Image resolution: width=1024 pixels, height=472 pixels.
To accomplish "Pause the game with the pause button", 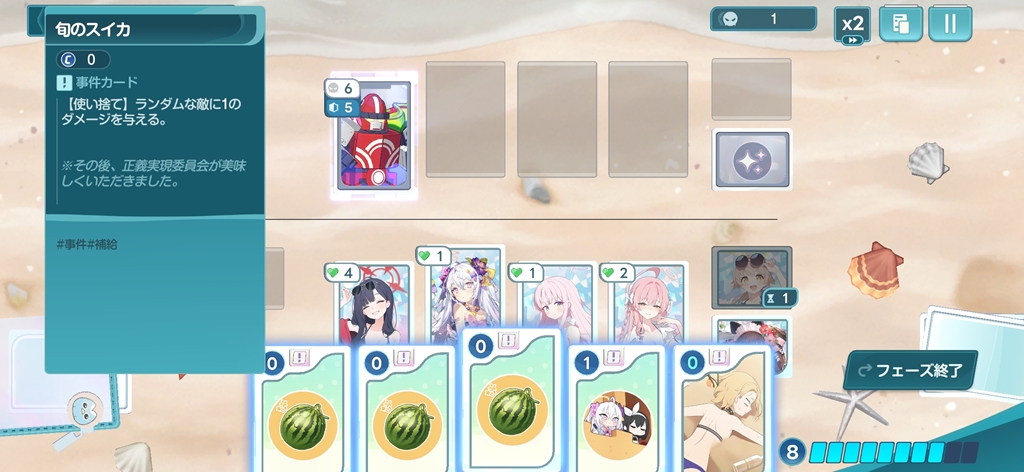I will click(x=949, y=25).
